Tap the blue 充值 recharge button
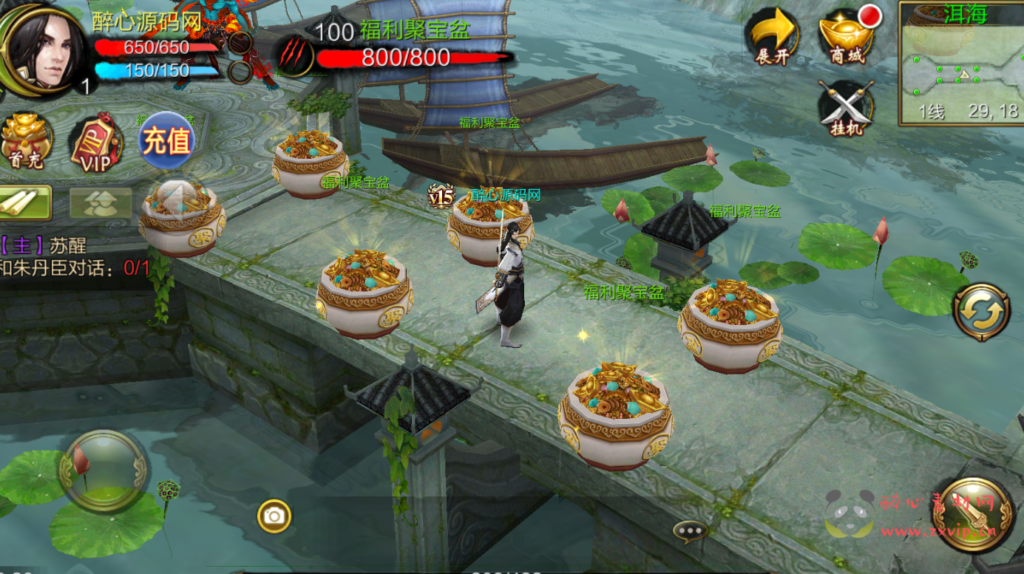Viewport: 1024px width, 574px height. (166, 140)
